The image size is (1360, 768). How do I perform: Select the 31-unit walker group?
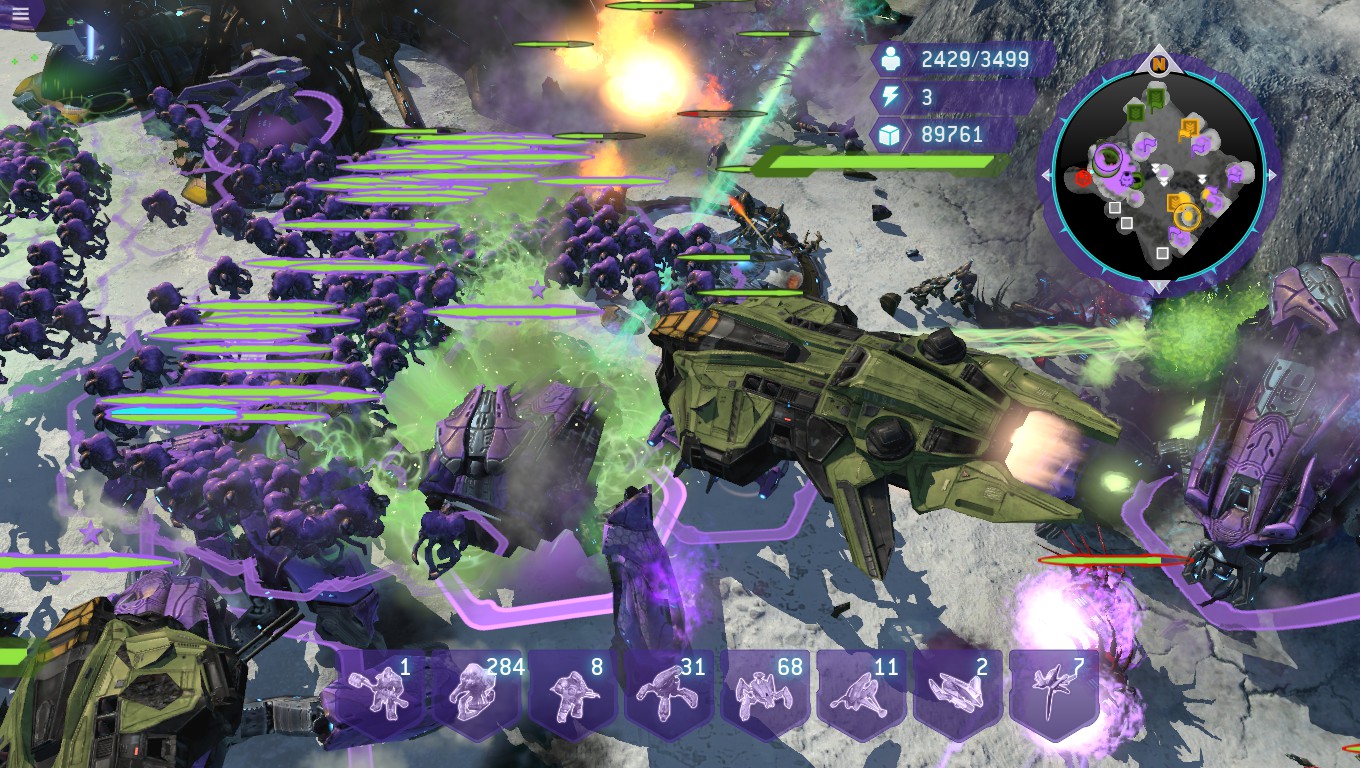[672, 692]
